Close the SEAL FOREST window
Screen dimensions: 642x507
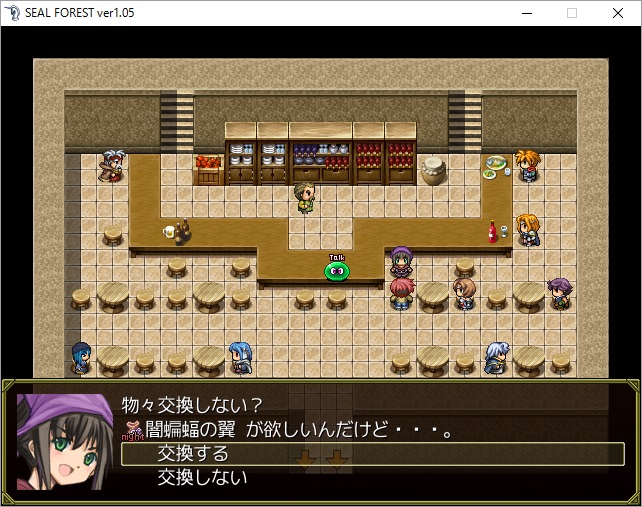(617, 13)
